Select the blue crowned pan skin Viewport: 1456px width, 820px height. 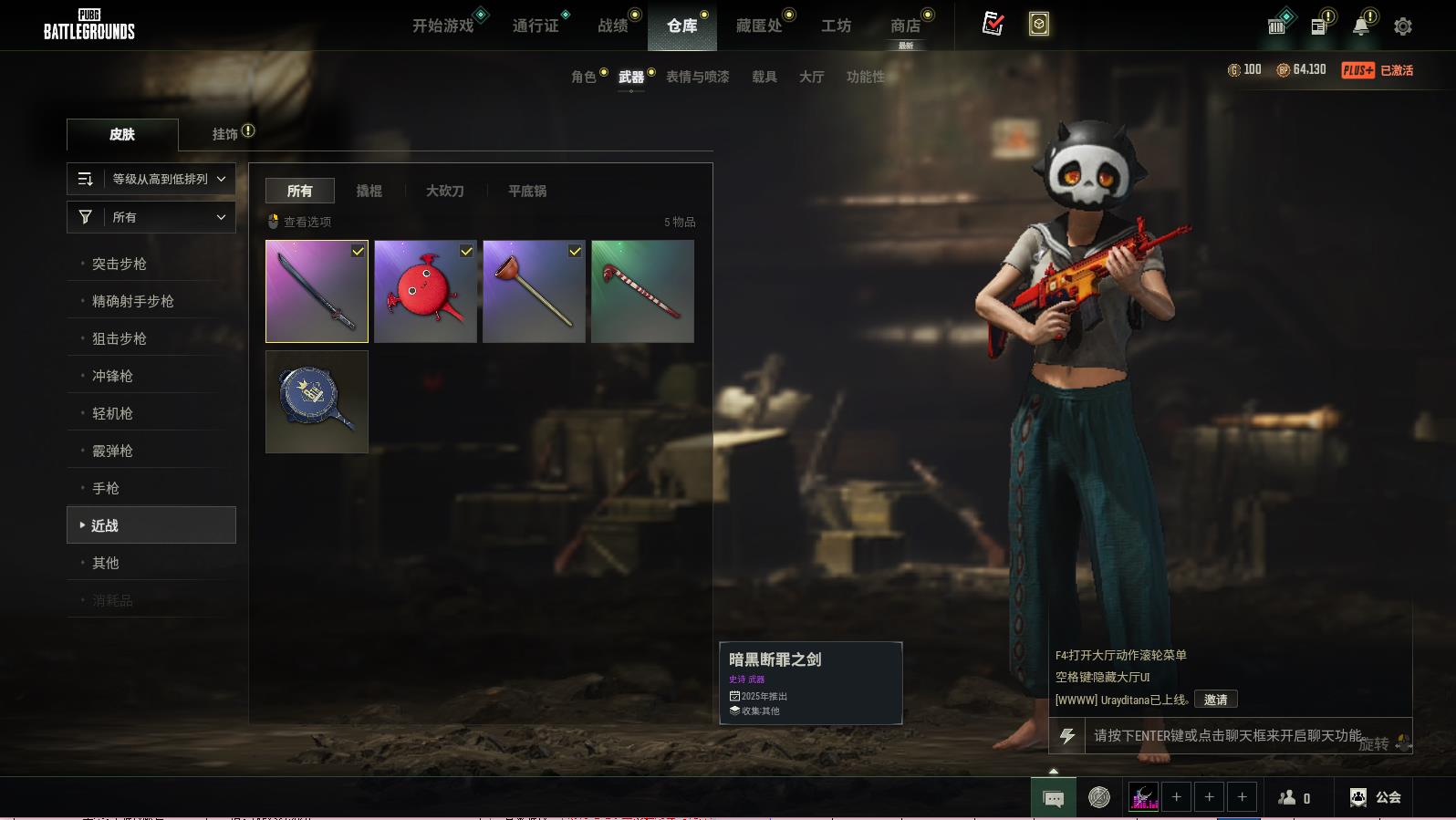(317, 401)
